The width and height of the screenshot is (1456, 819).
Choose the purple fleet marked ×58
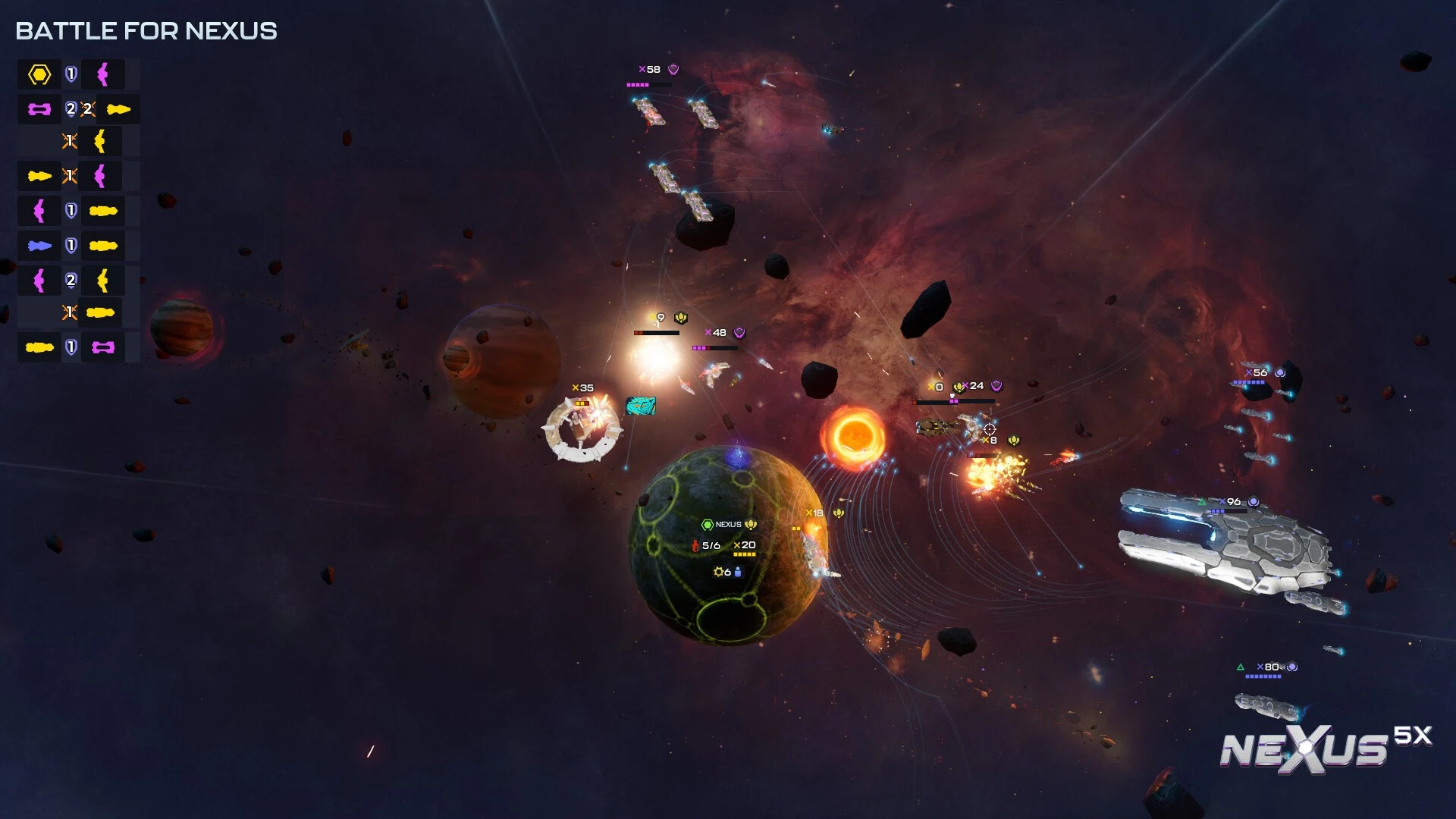[x=650, y=70]
